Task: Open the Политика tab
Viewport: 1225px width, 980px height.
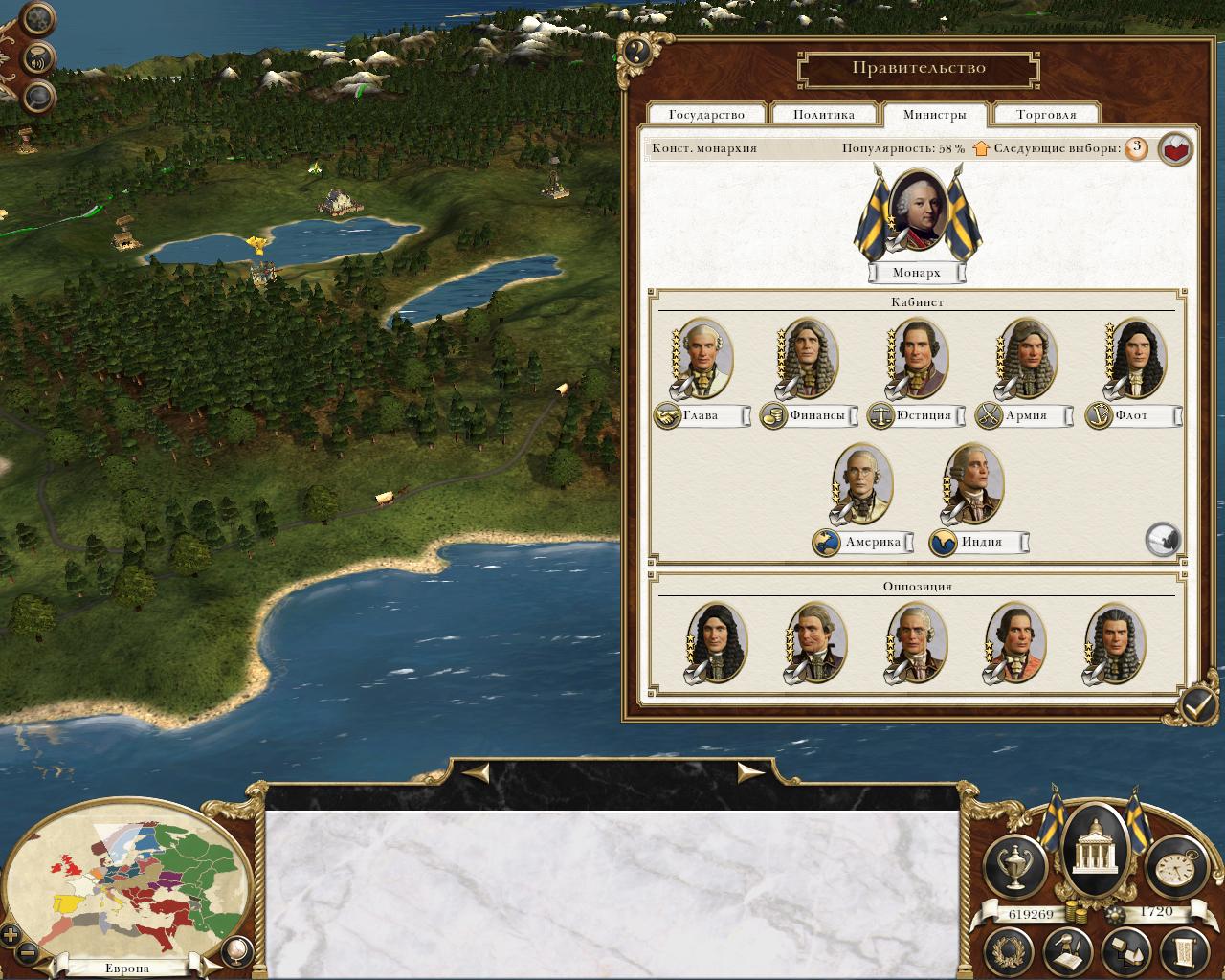Action: click(824, 115)
